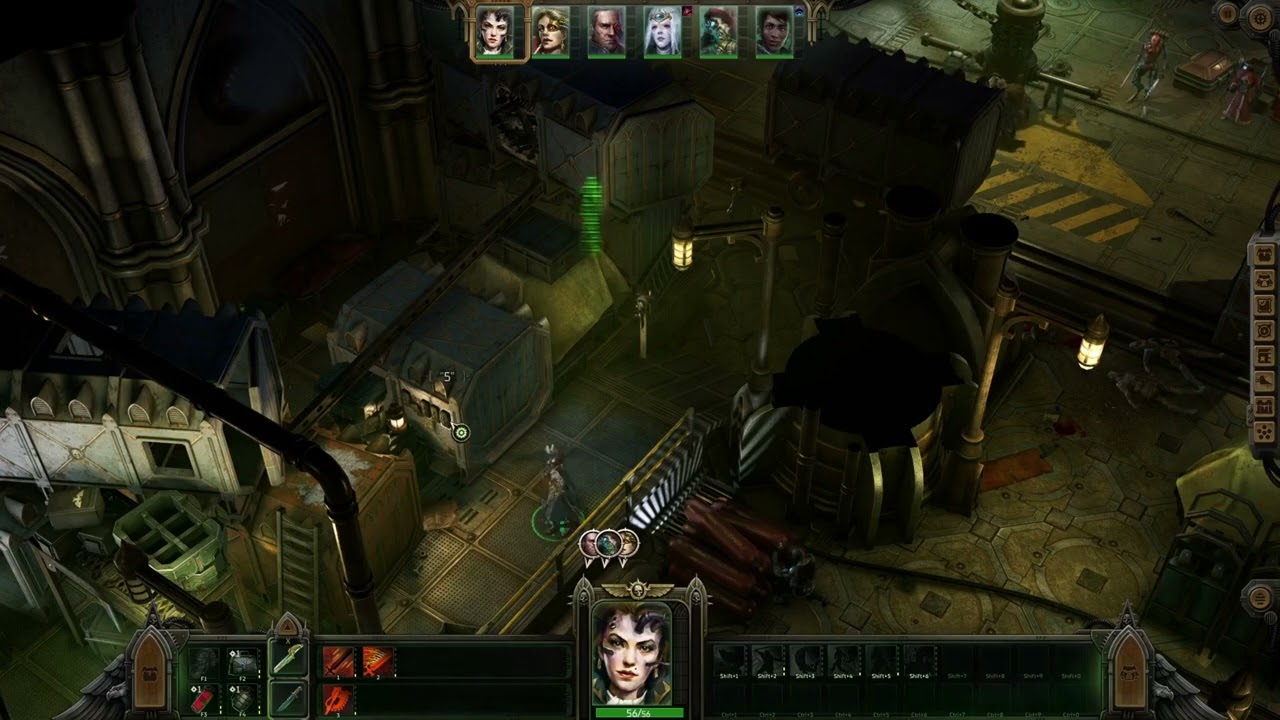The height and width of the screenshot is (720, 1280).
Task: Select the blonde red-eyed woman portrait
Action: tap(551, 32)
